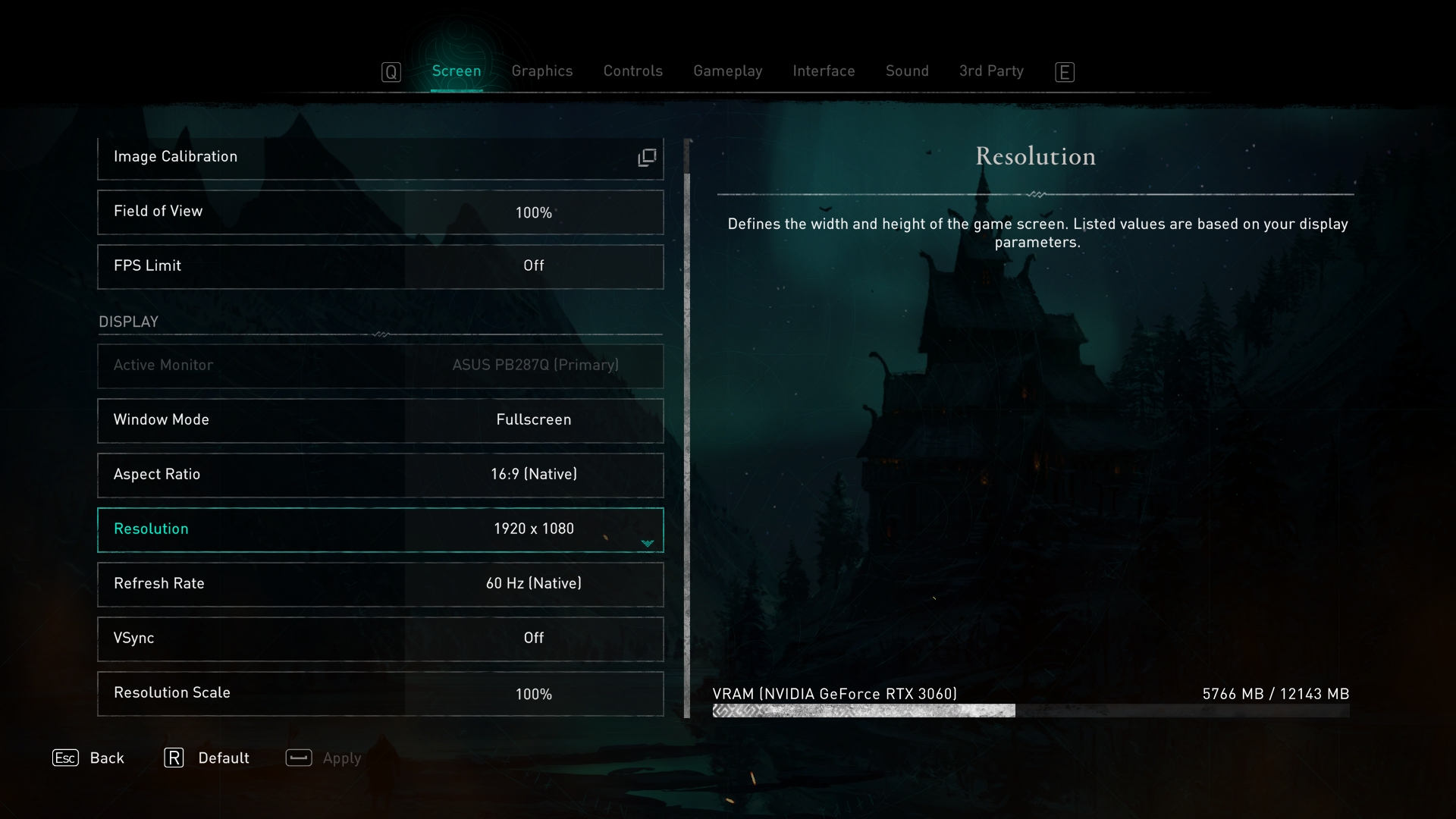Screen dimensions: 1456x819
Task: Open the Controls tab
Action: point(632,71)
